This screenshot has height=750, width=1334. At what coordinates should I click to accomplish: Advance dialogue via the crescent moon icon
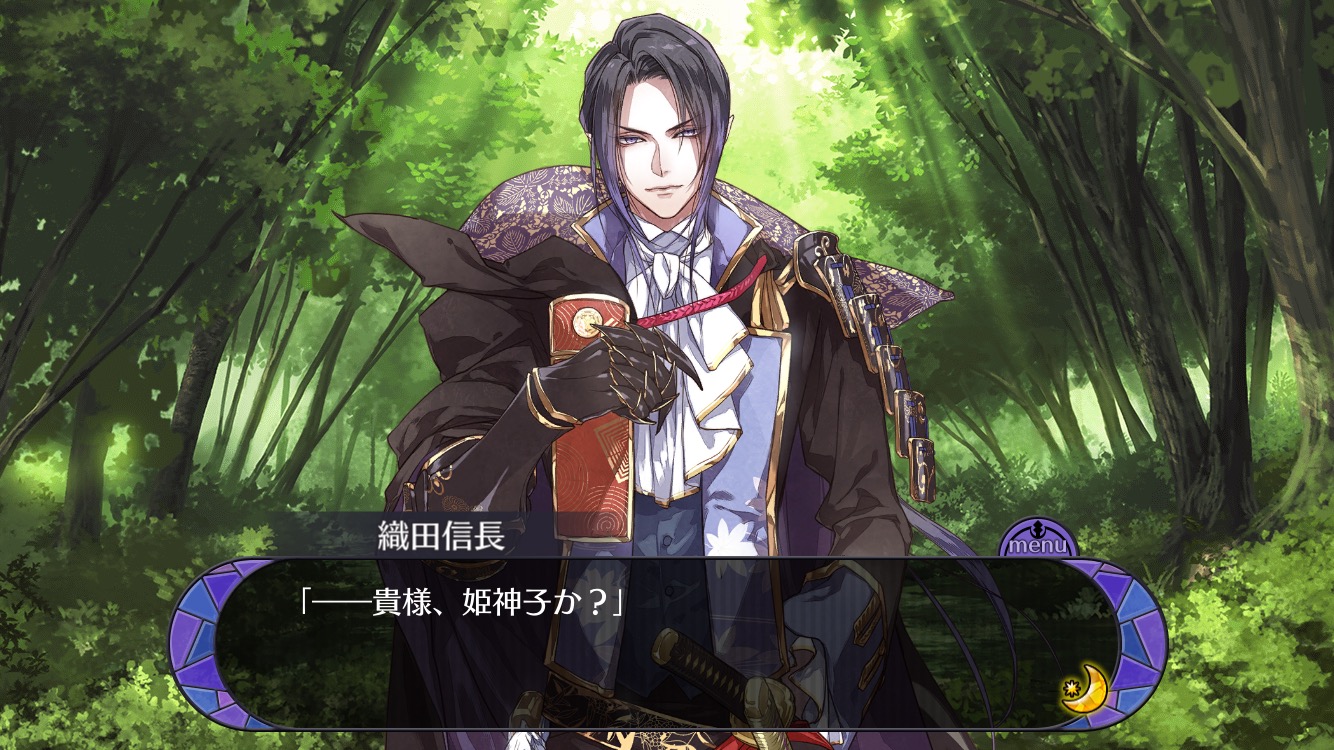click(x=1081, y=689)
